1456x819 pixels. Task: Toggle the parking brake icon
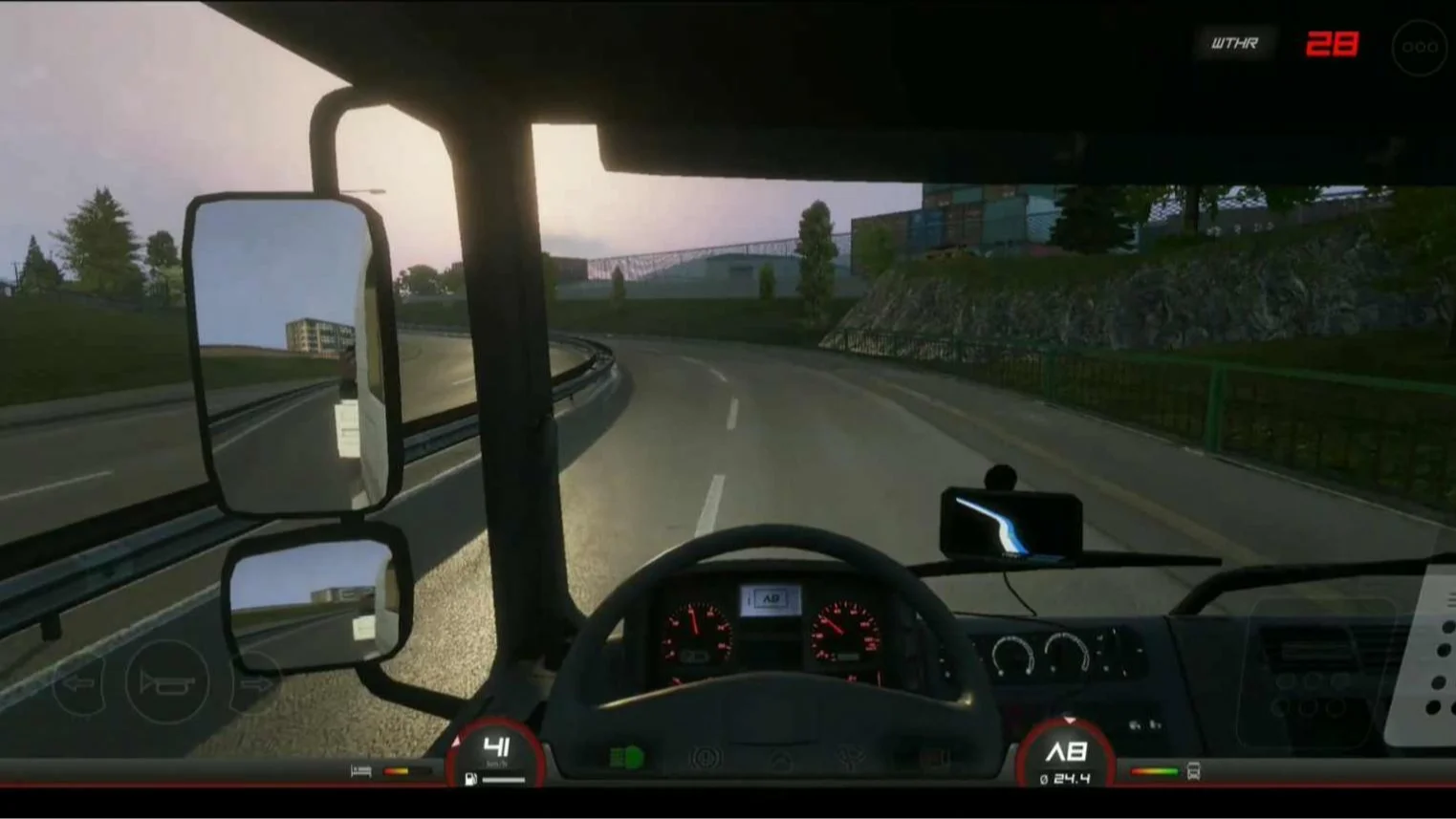[x=706, y=760]
